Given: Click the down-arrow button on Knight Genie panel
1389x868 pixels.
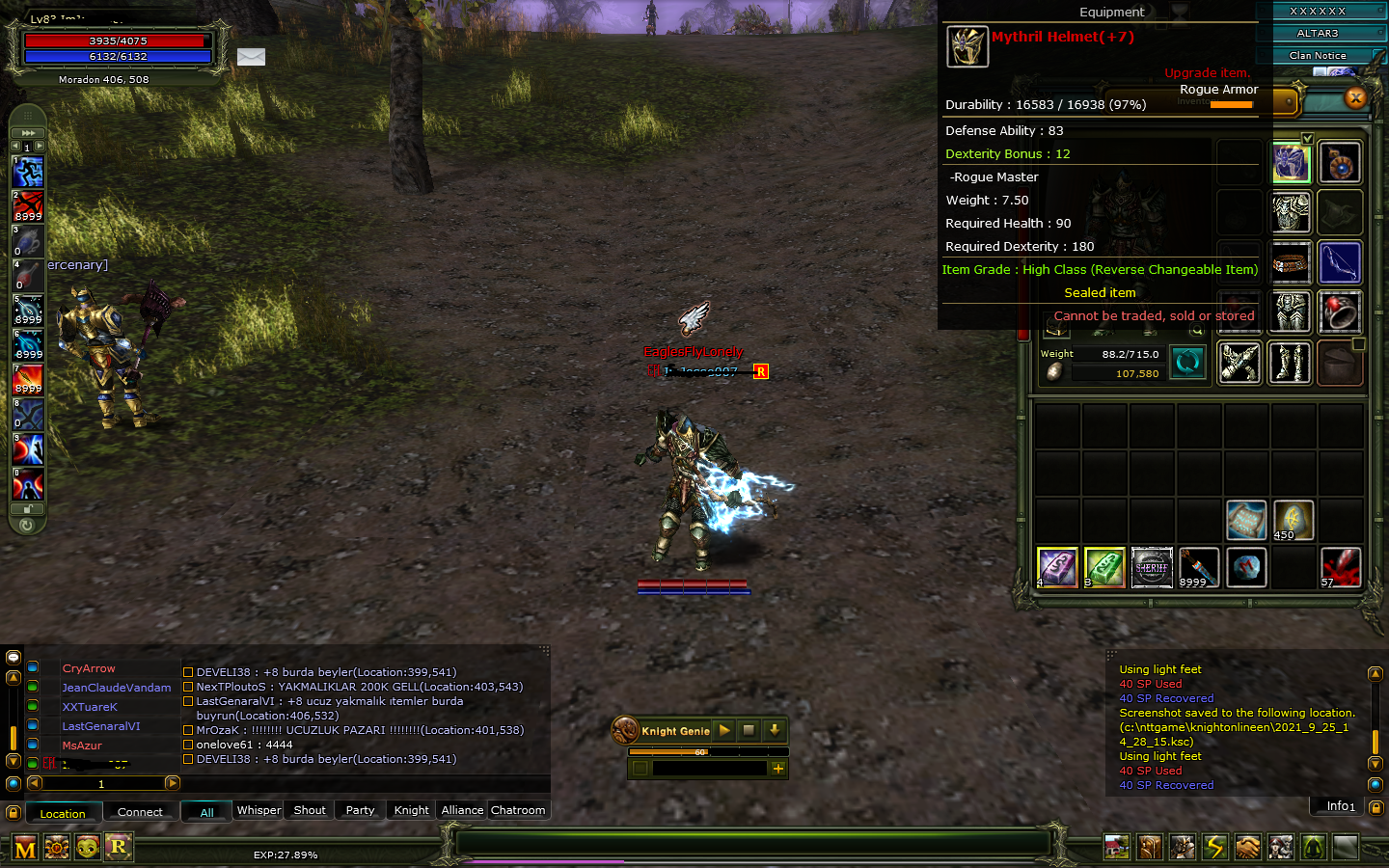Looking at the screenshot, I should (x=775, y=731).
